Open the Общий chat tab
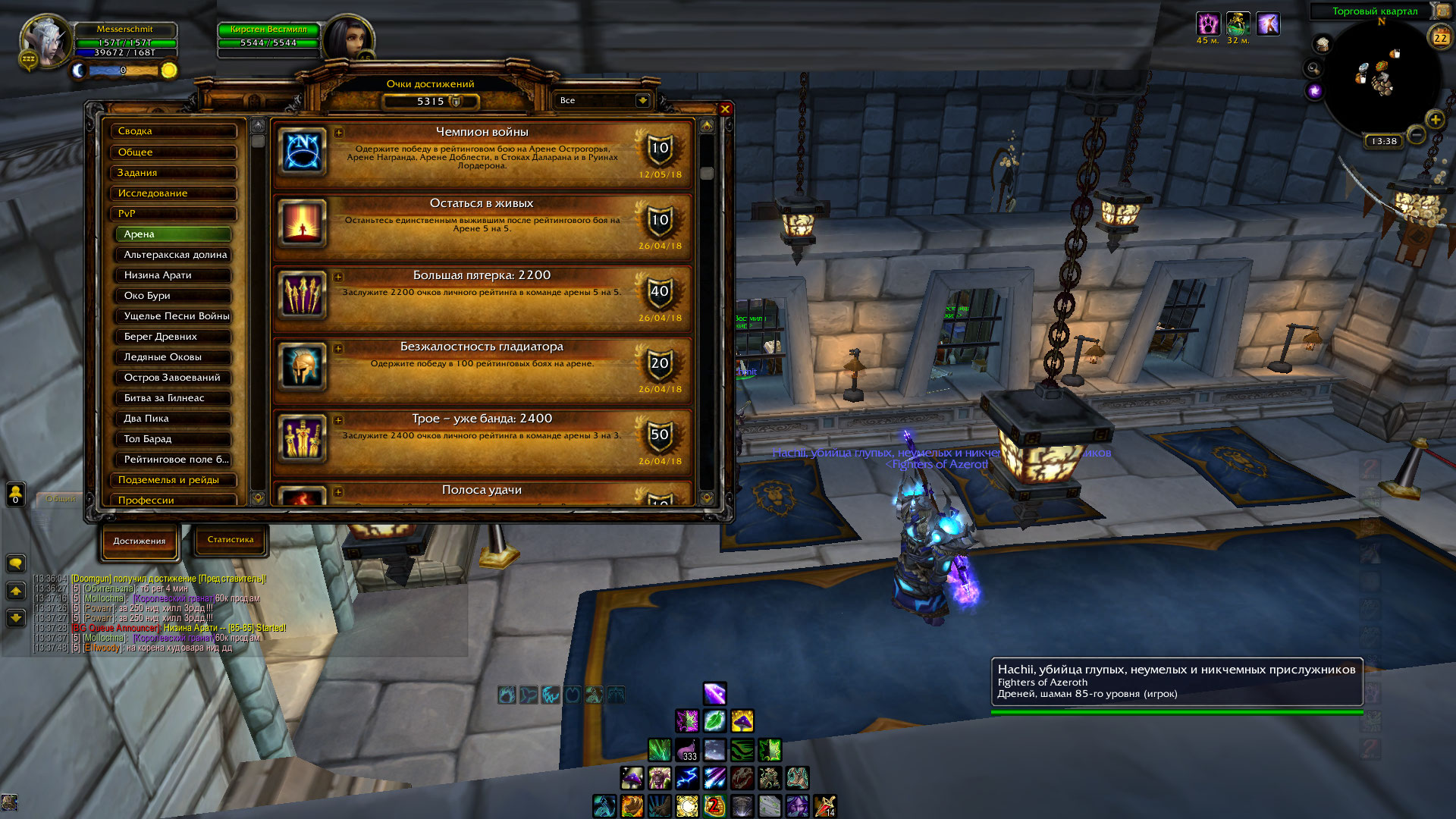 coord(61,499)
